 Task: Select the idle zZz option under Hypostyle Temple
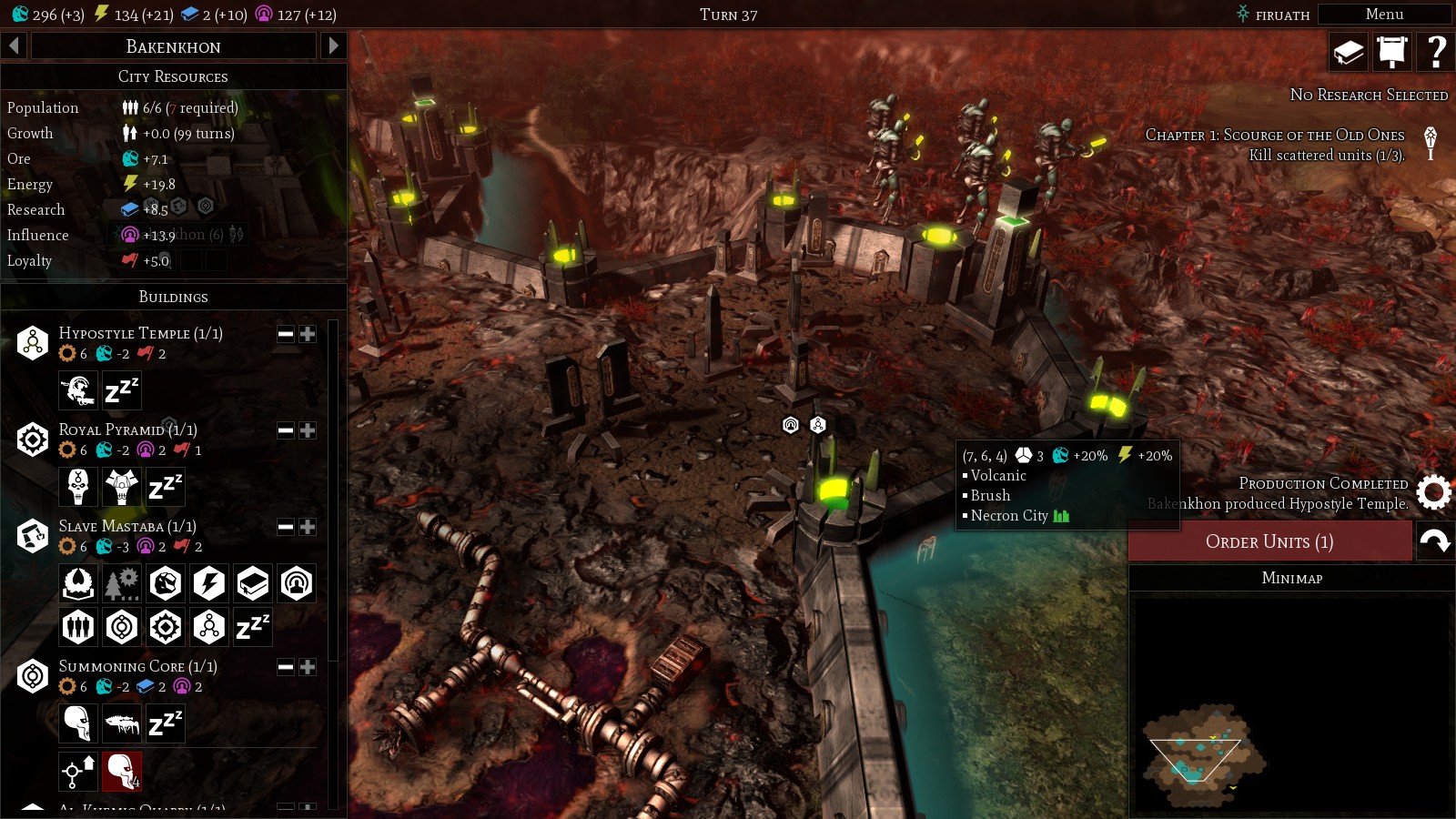[122, 390]
